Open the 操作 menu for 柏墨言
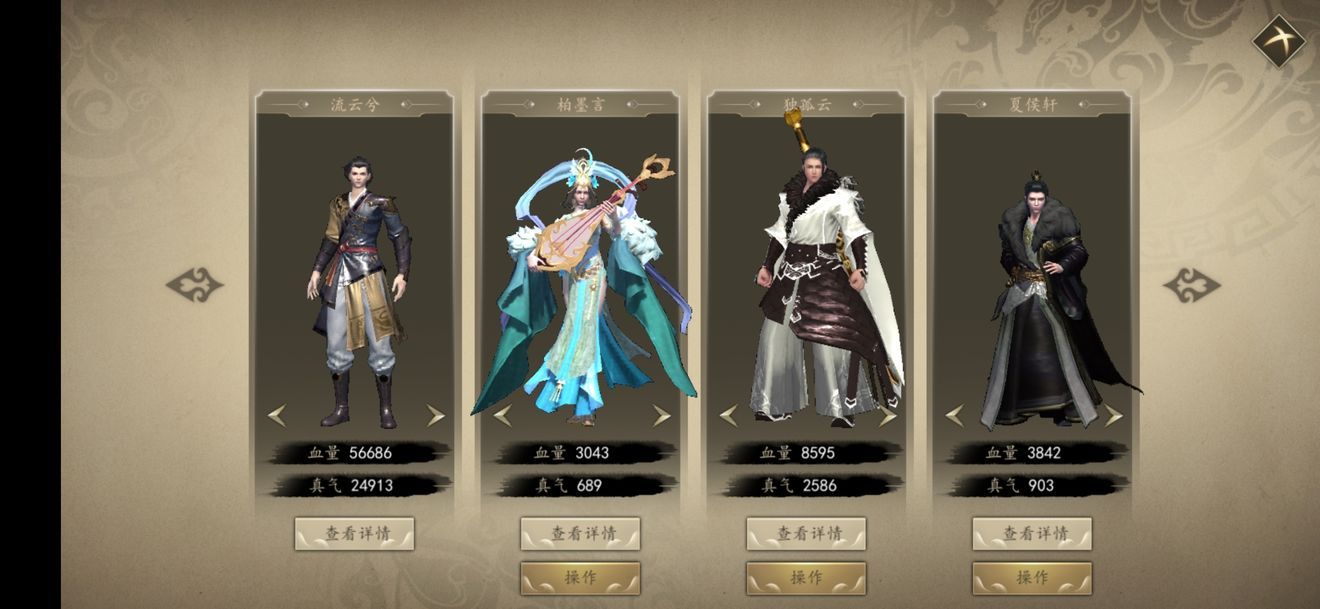The height and width of the screenshot is (609, 1320). click(580, 578)
